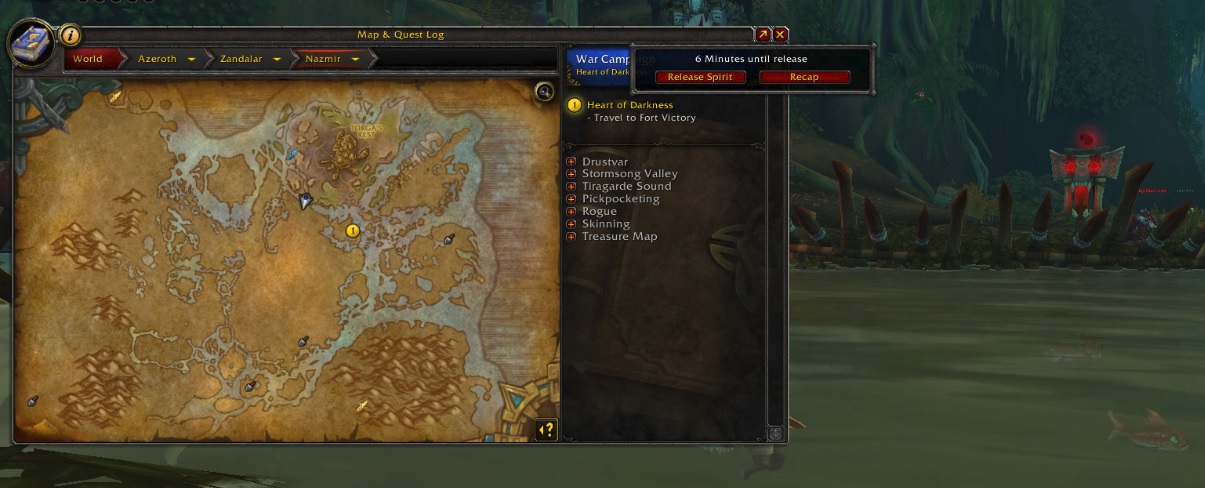Open the death Recap
The height and width of the screenshot is (488, 1205).
[804, 77]
